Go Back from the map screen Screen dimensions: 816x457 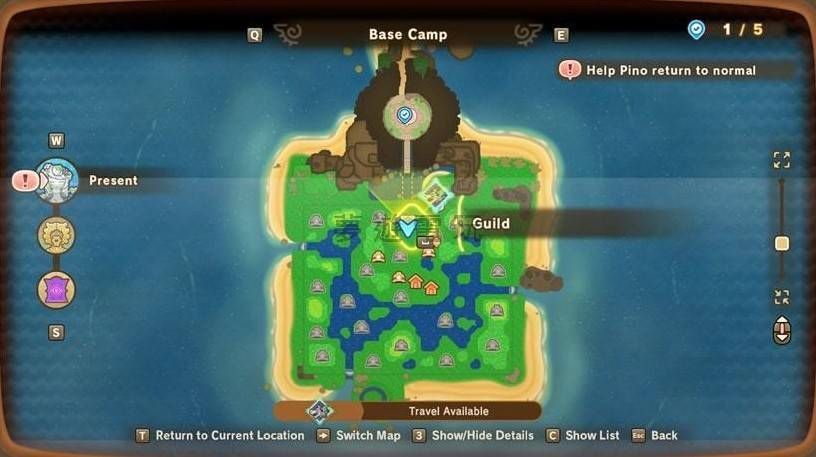click(x=663, y=435)
